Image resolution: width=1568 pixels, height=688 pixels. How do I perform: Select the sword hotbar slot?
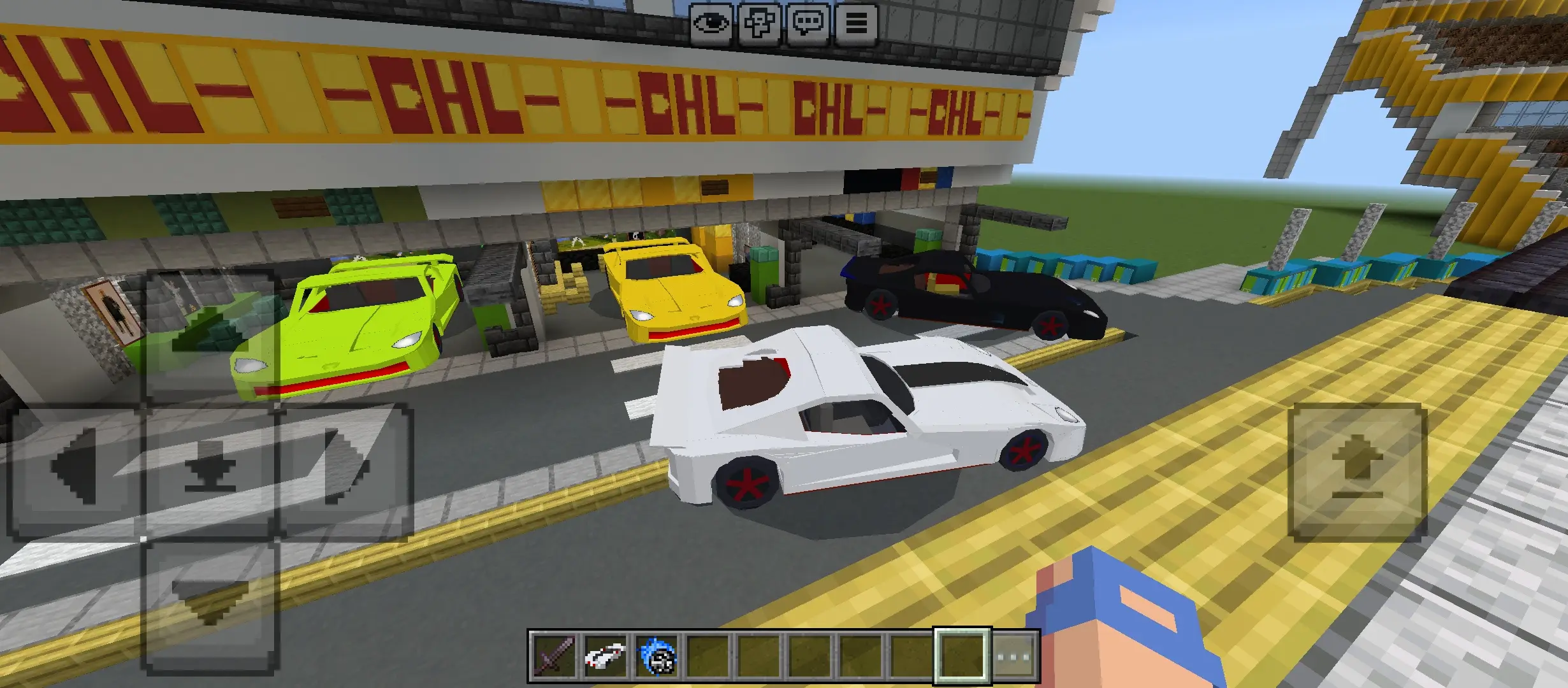pyautogui.click(x=553, y=656)
